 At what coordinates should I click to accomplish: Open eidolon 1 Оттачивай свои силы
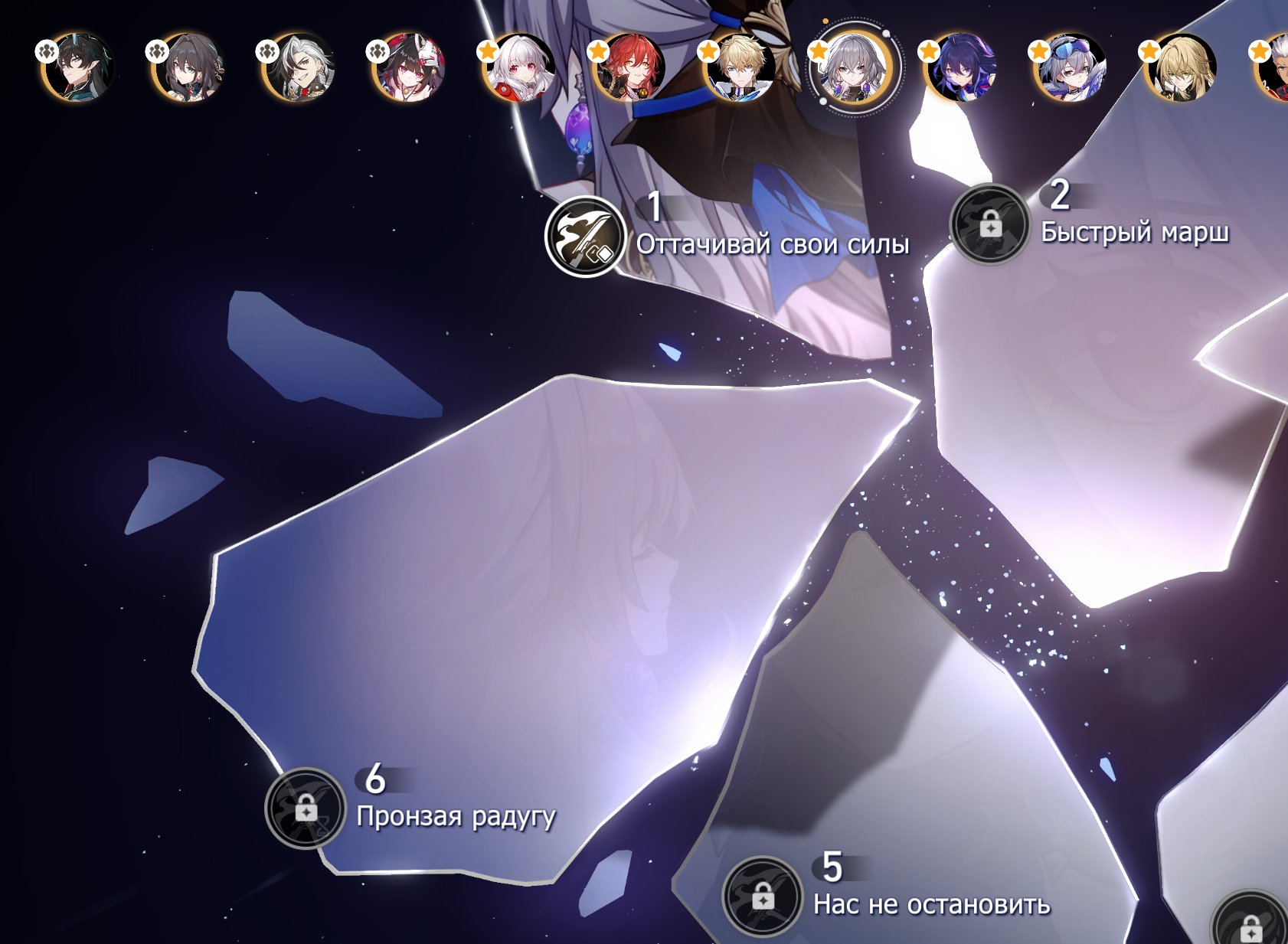point(585,236)
